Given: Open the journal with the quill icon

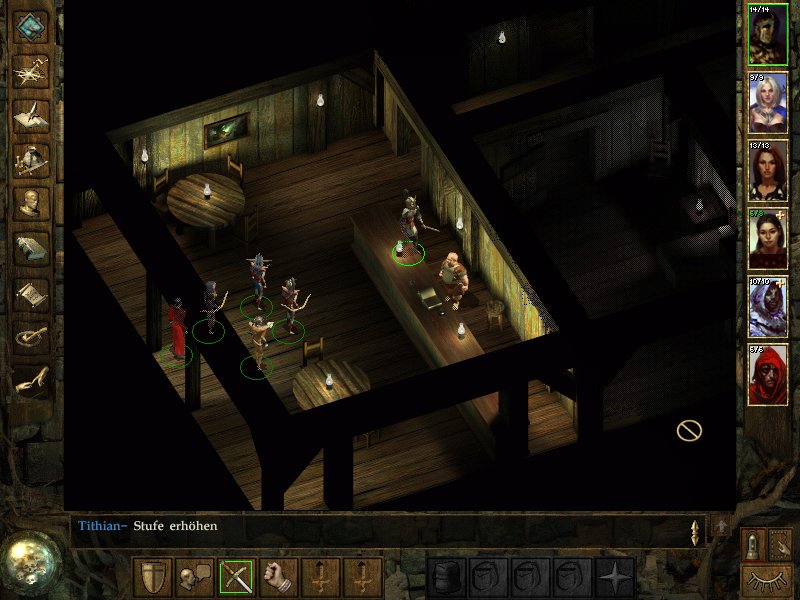Looking at the screenshot, I should 32,115.
